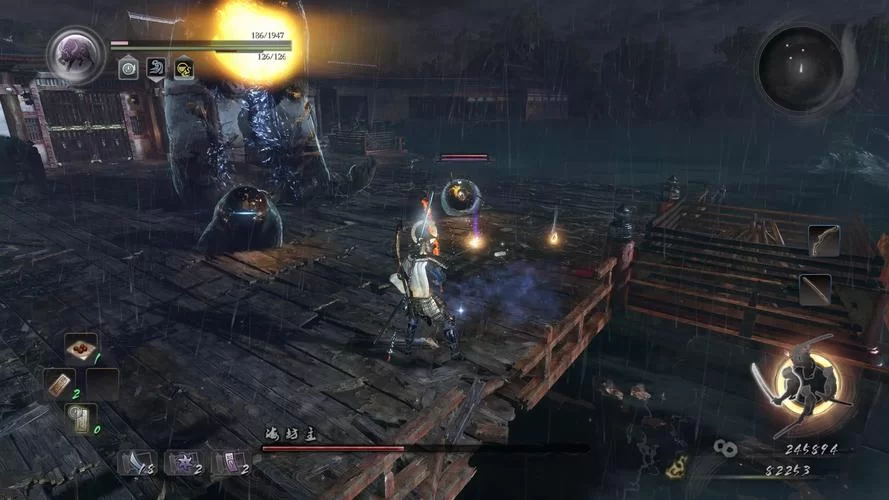Select the white wave status effect icon
Image resolution: width=889 pixels, height=500 pixels.
(x=156, y=67)
